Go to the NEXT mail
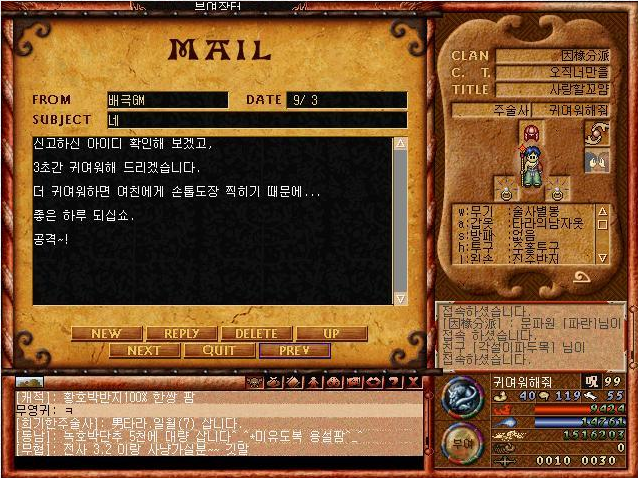 (x=144, y=350)
